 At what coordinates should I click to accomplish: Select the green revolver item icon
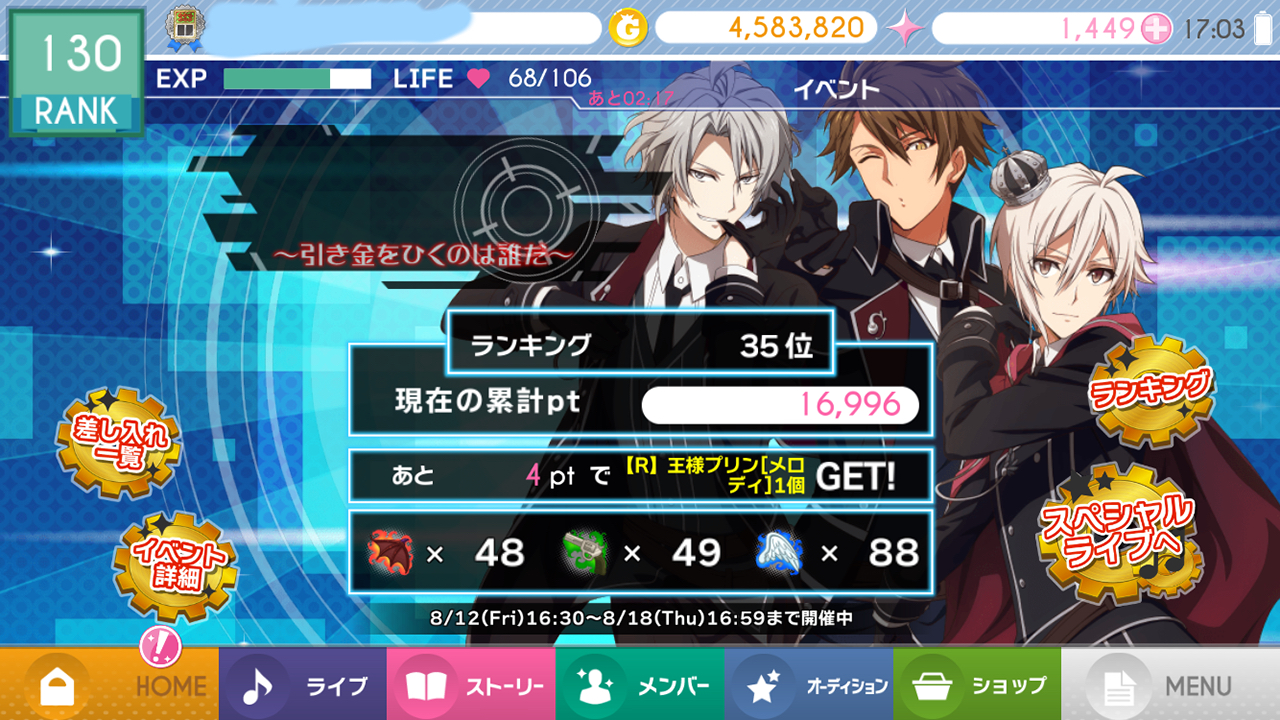click(587, 553)
